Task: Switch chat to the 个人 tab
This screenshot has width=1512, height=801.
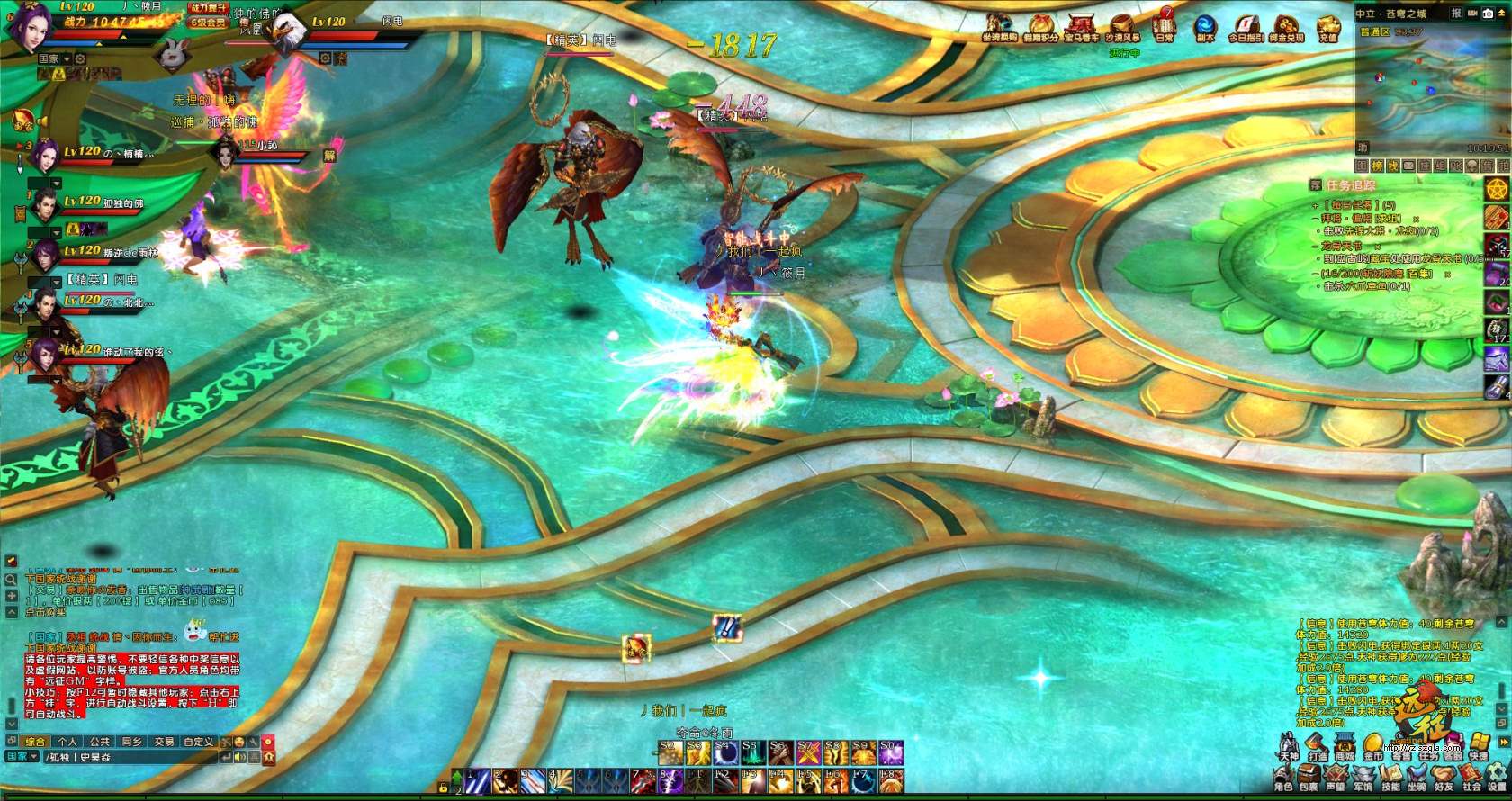Action: pyautogui.click(x=67, y=742)
